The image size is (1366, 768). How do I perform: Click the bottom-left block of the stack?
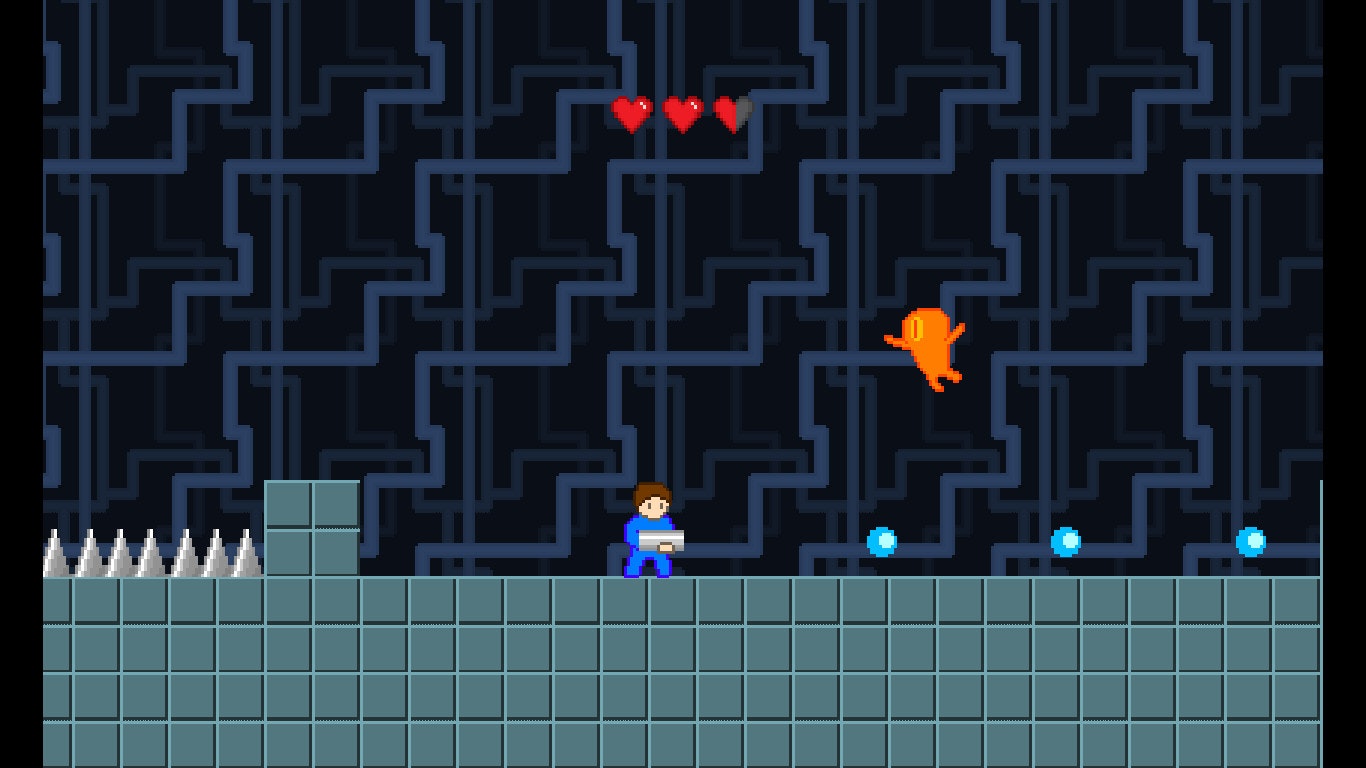287,555
